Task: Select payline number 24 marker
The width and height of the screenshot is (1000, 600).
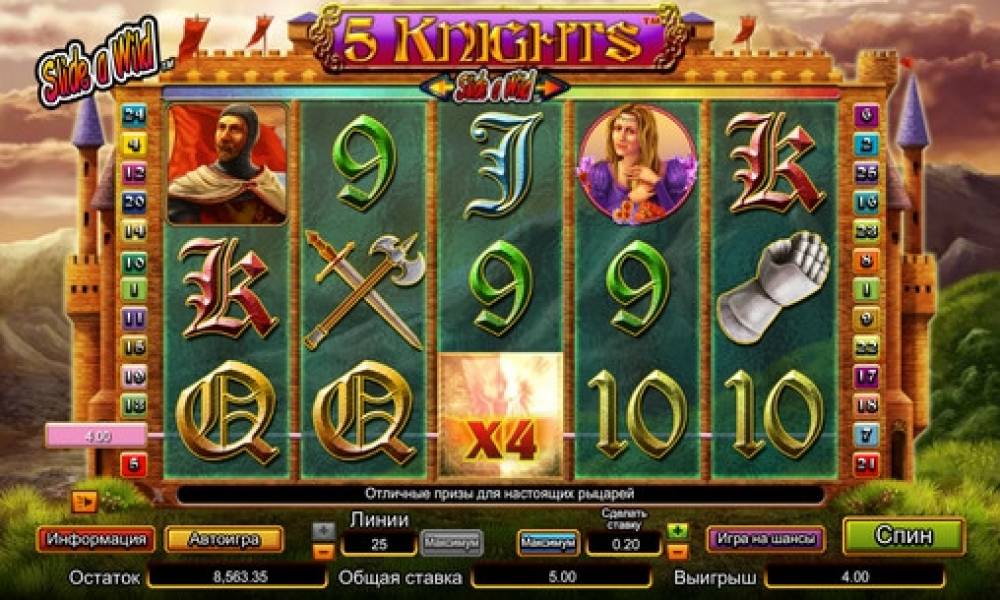Action: point(133,114)
